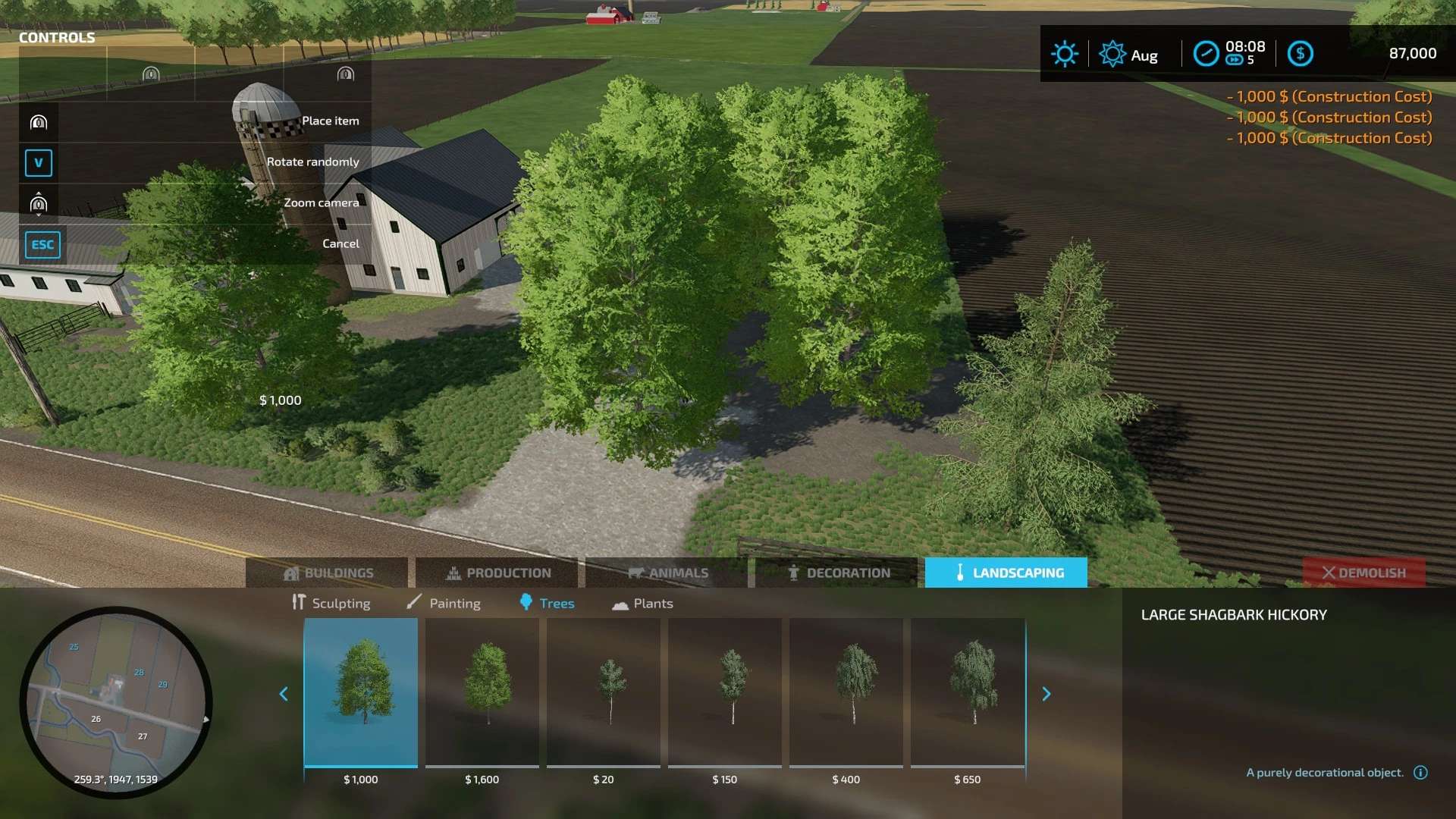1456x819 pixels.
Task: Show previous tree items with left arrow
Action: (284, 694)
